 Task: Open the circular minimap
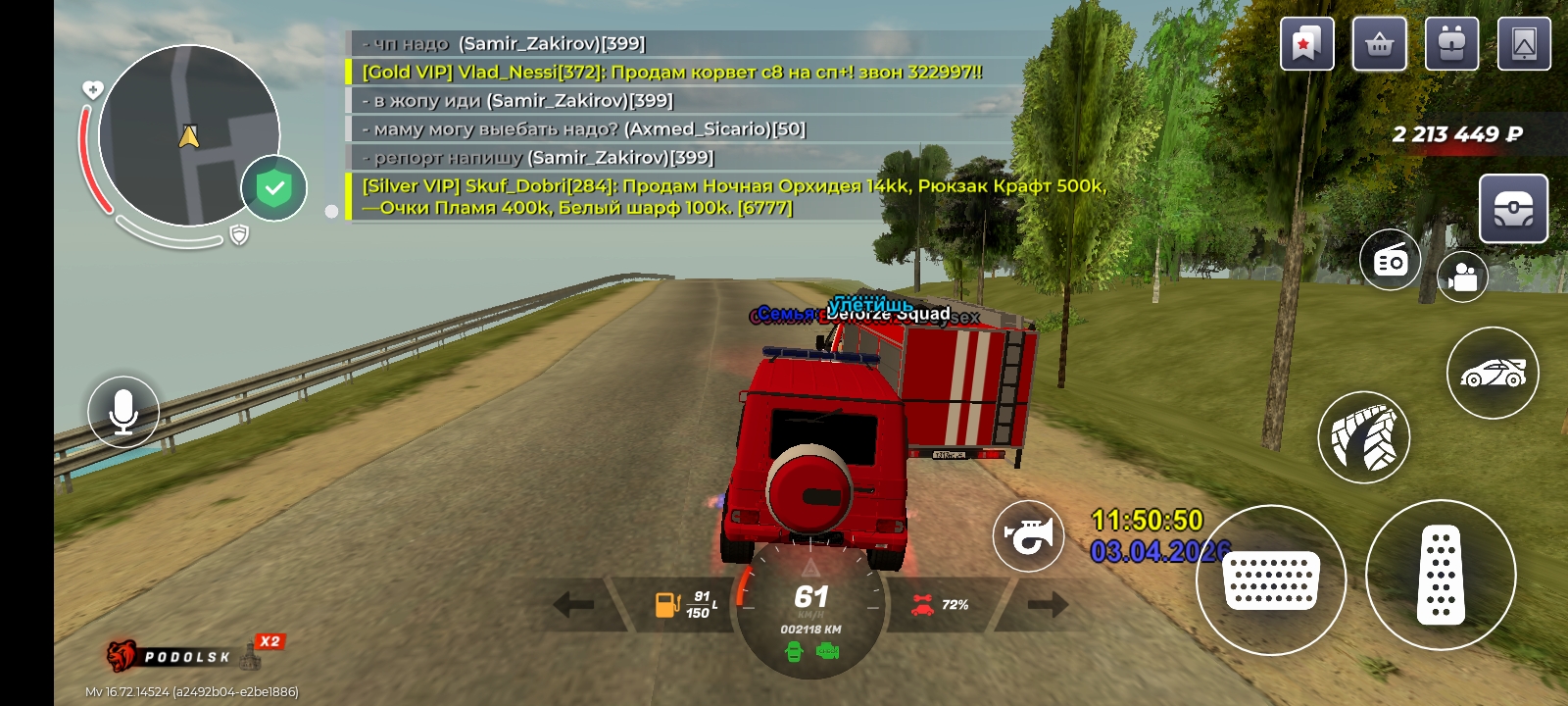(x=188, y=135)
